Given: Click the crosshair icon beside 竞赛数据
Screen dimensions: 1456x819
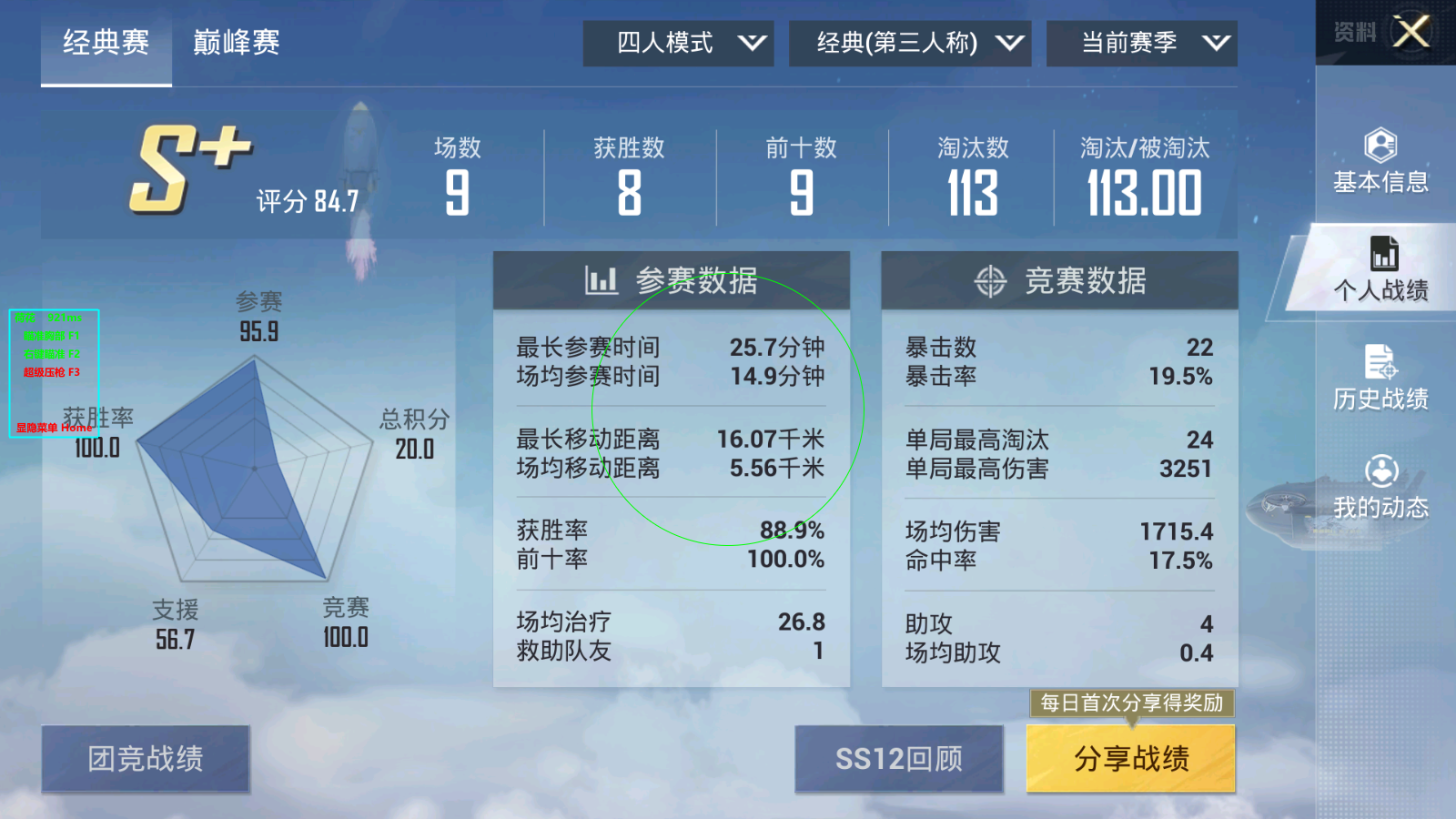Looking at the screenshot, I should pos(991,280).
